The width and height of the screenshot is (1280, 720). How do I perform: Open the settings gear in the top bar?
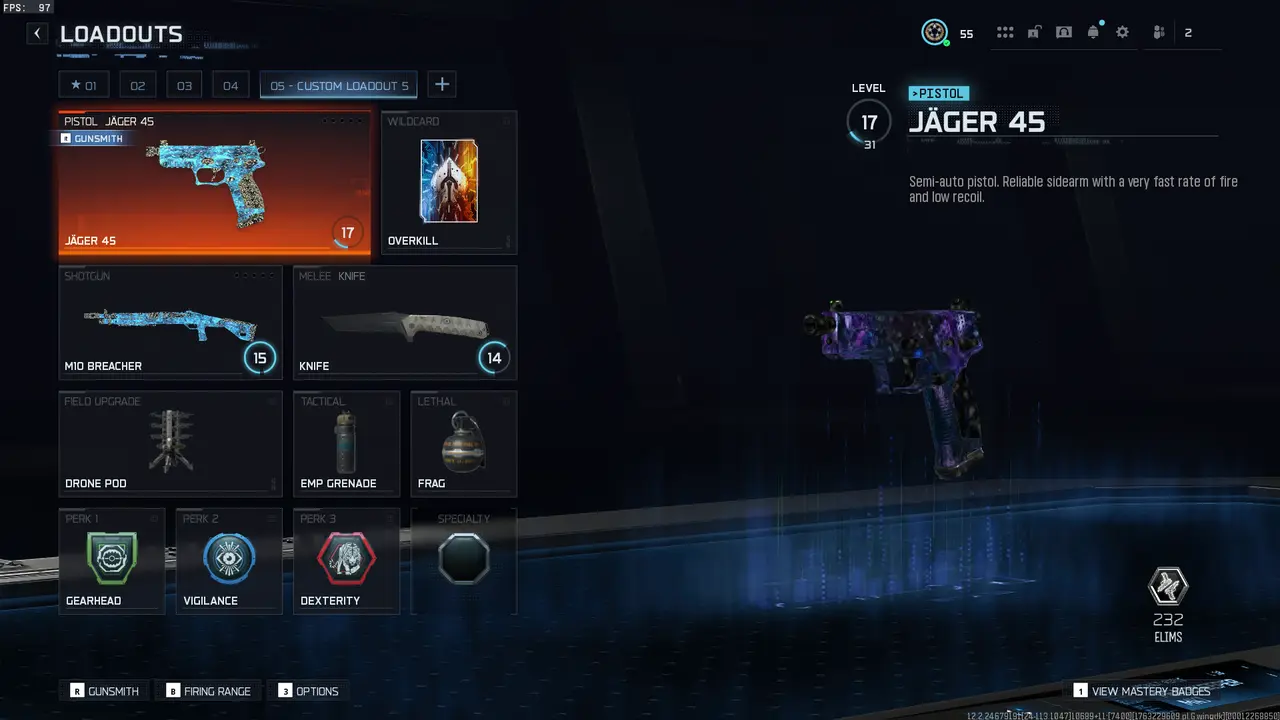point(1122,32)
